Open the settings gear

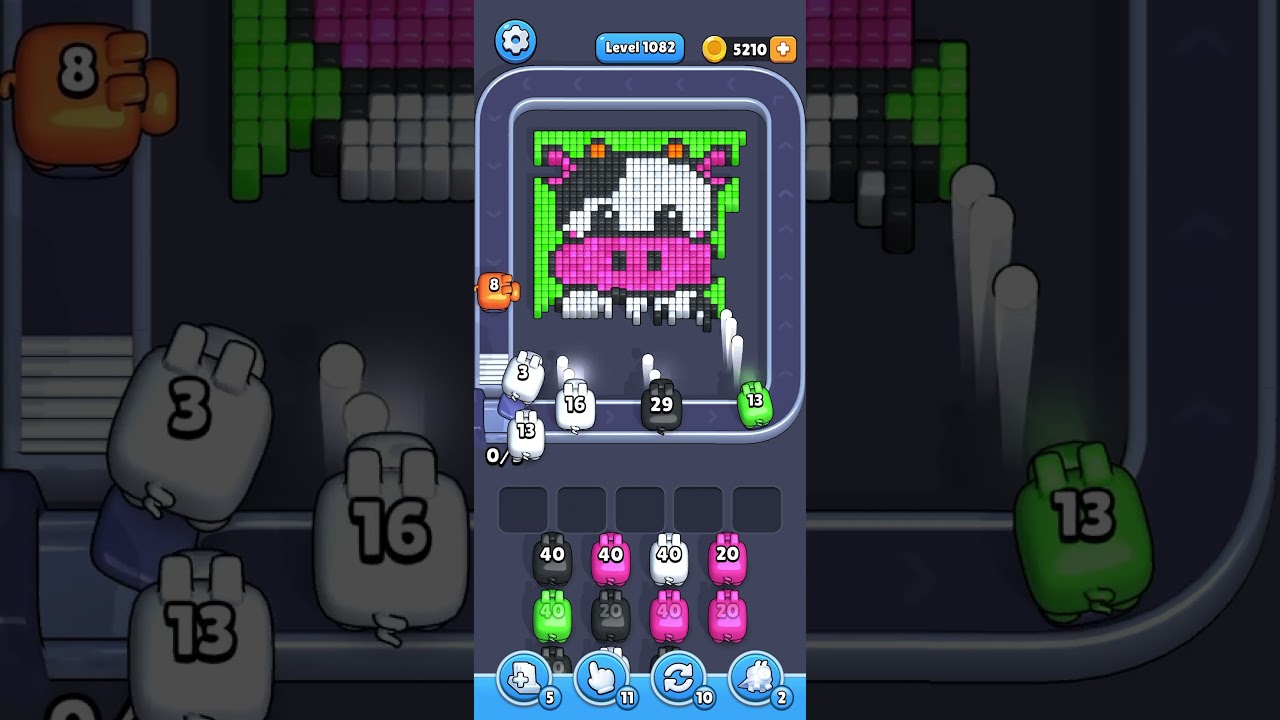pos(516,41)
